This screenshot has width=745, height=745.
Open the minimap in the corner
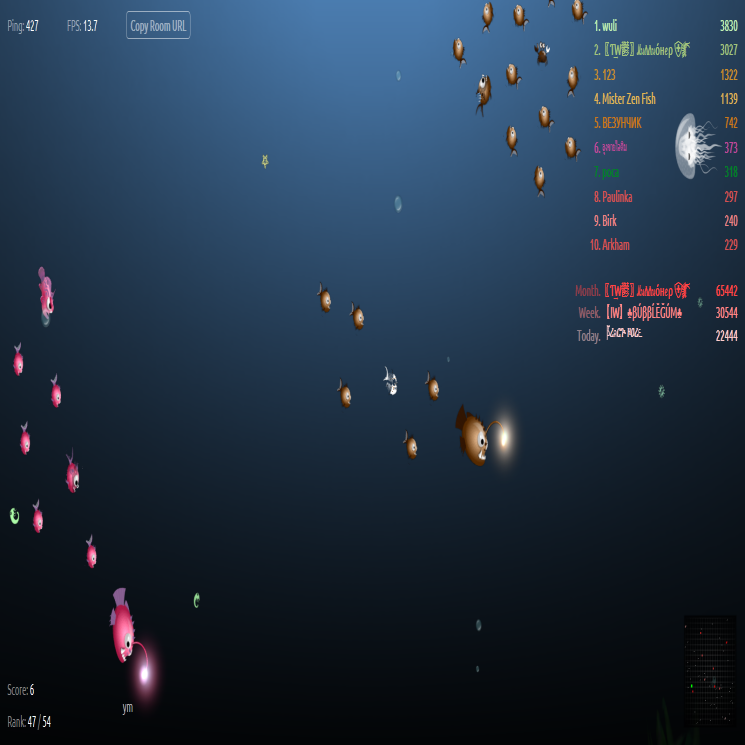pos(710,670)
